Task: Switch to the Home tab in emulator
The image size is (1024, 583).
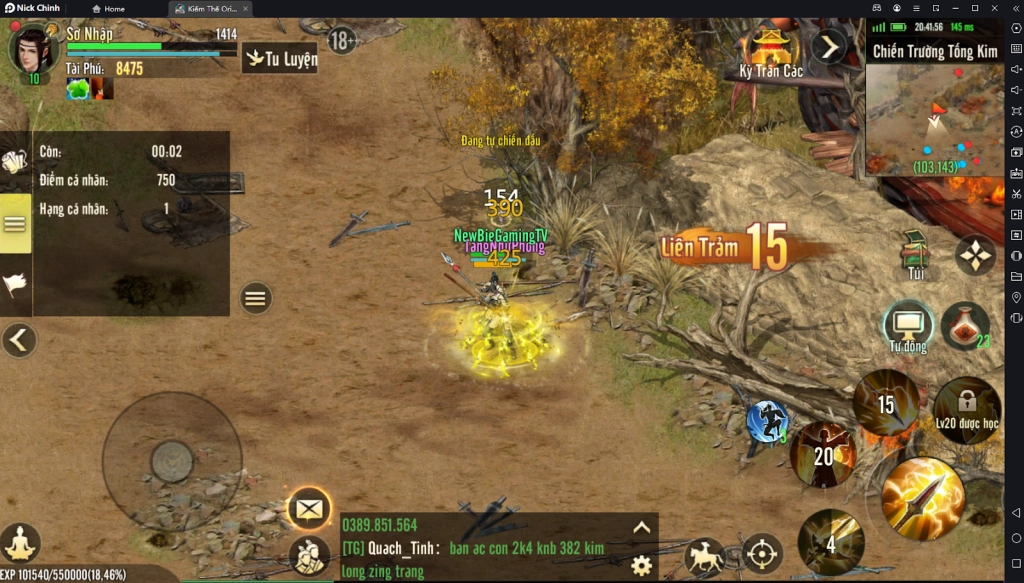Action: [x=109, y=9]
